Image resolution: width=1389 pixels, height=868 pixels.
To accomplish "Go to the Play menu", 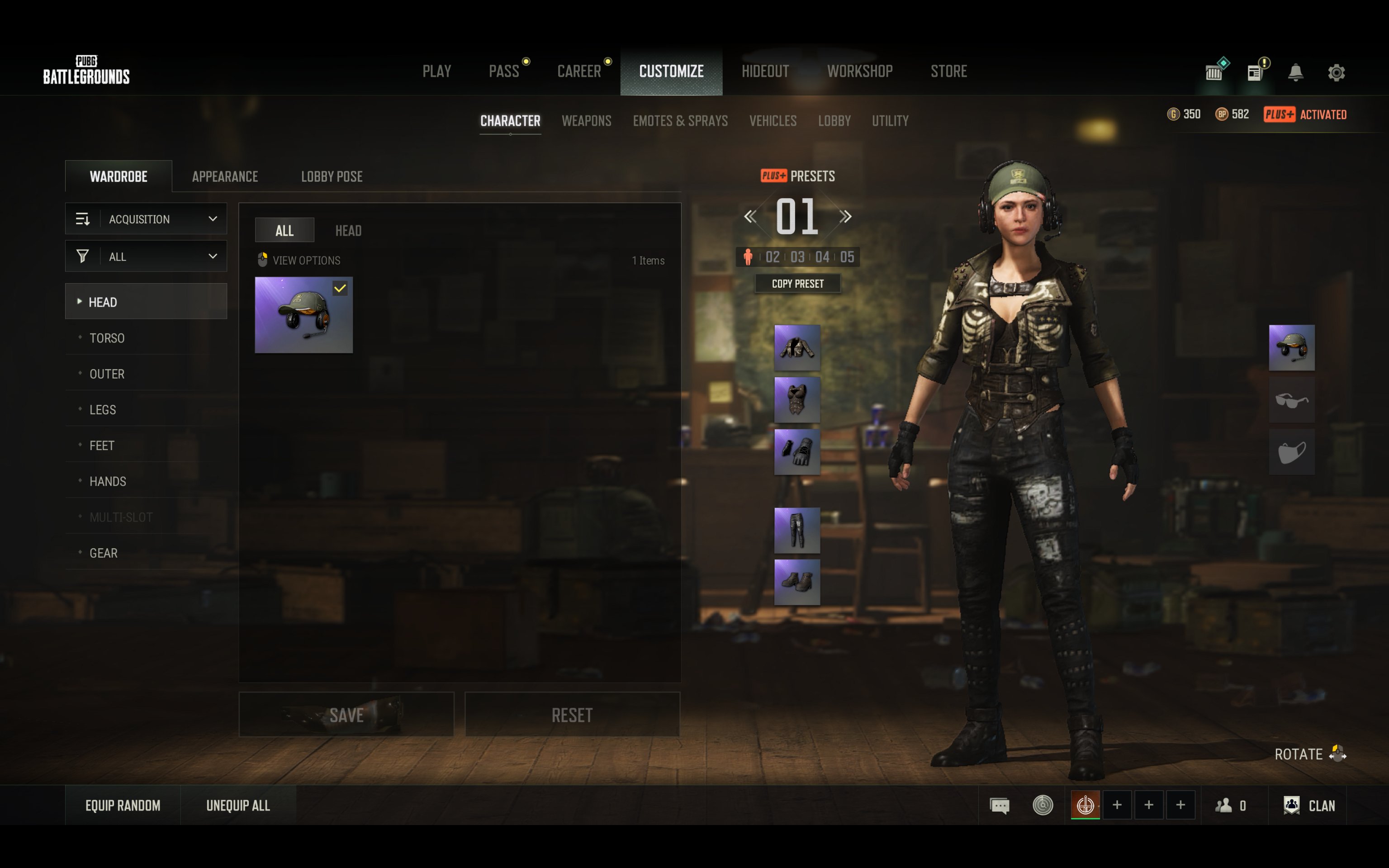I will pyautogui.click(x=436, y=71).
